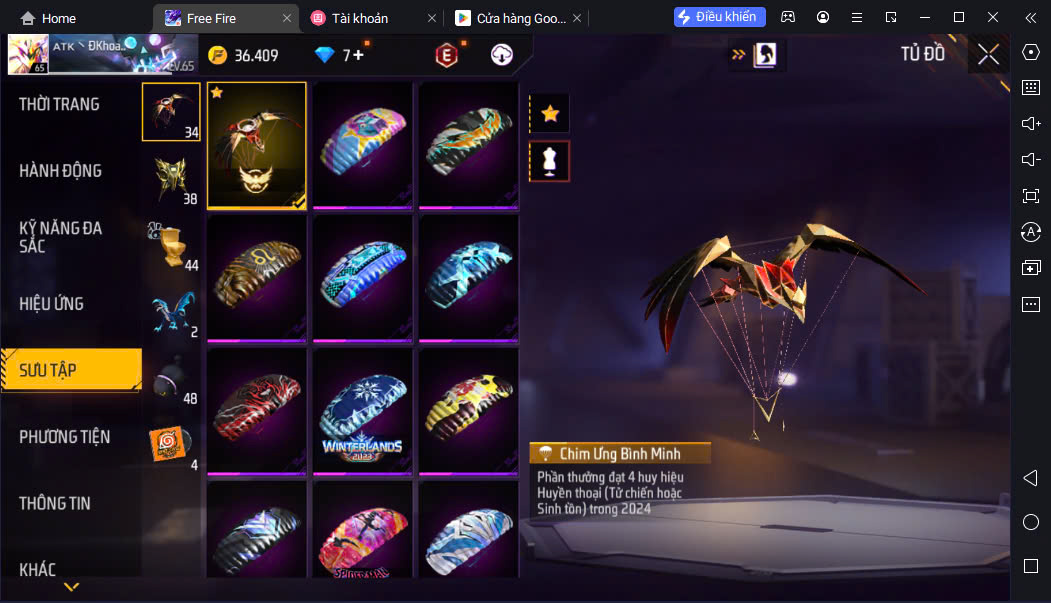Open the player profile avatar

pyautogui.click(x=28, y=55)
